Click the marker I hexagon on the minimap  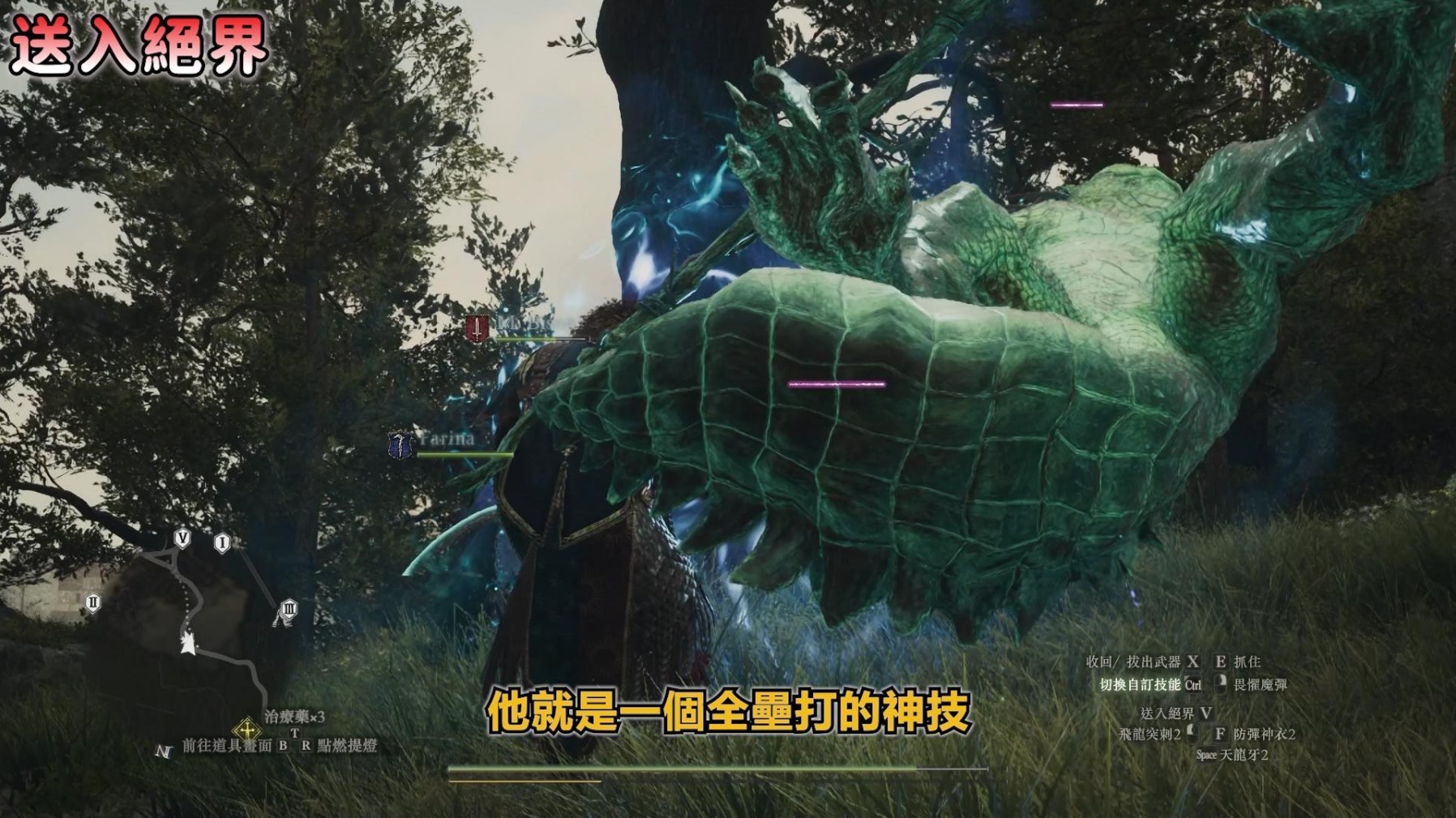222,540
